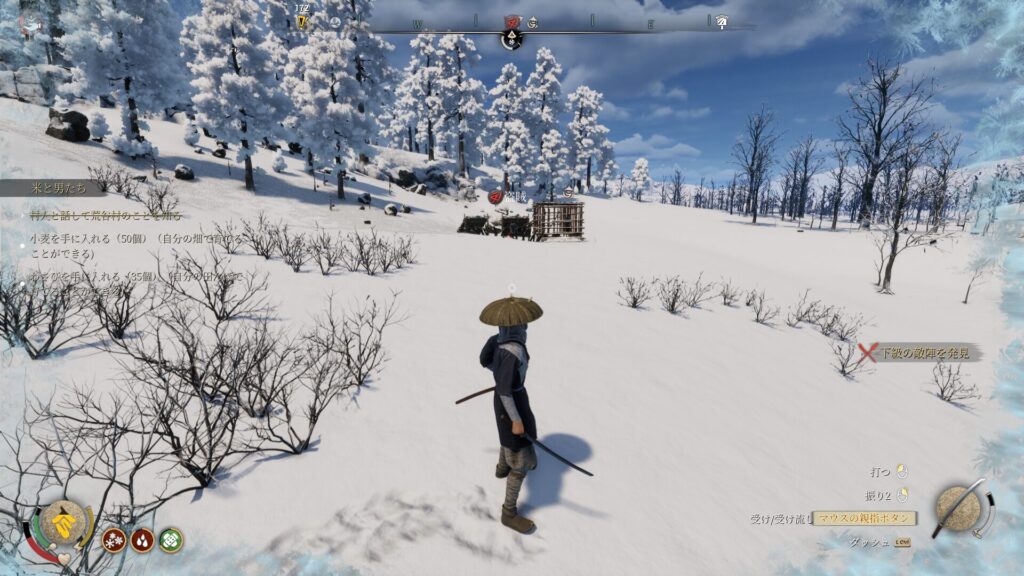Screen dimensions: 1024x576
Task: Click the water droplets status icon
Action: (142, 540)
